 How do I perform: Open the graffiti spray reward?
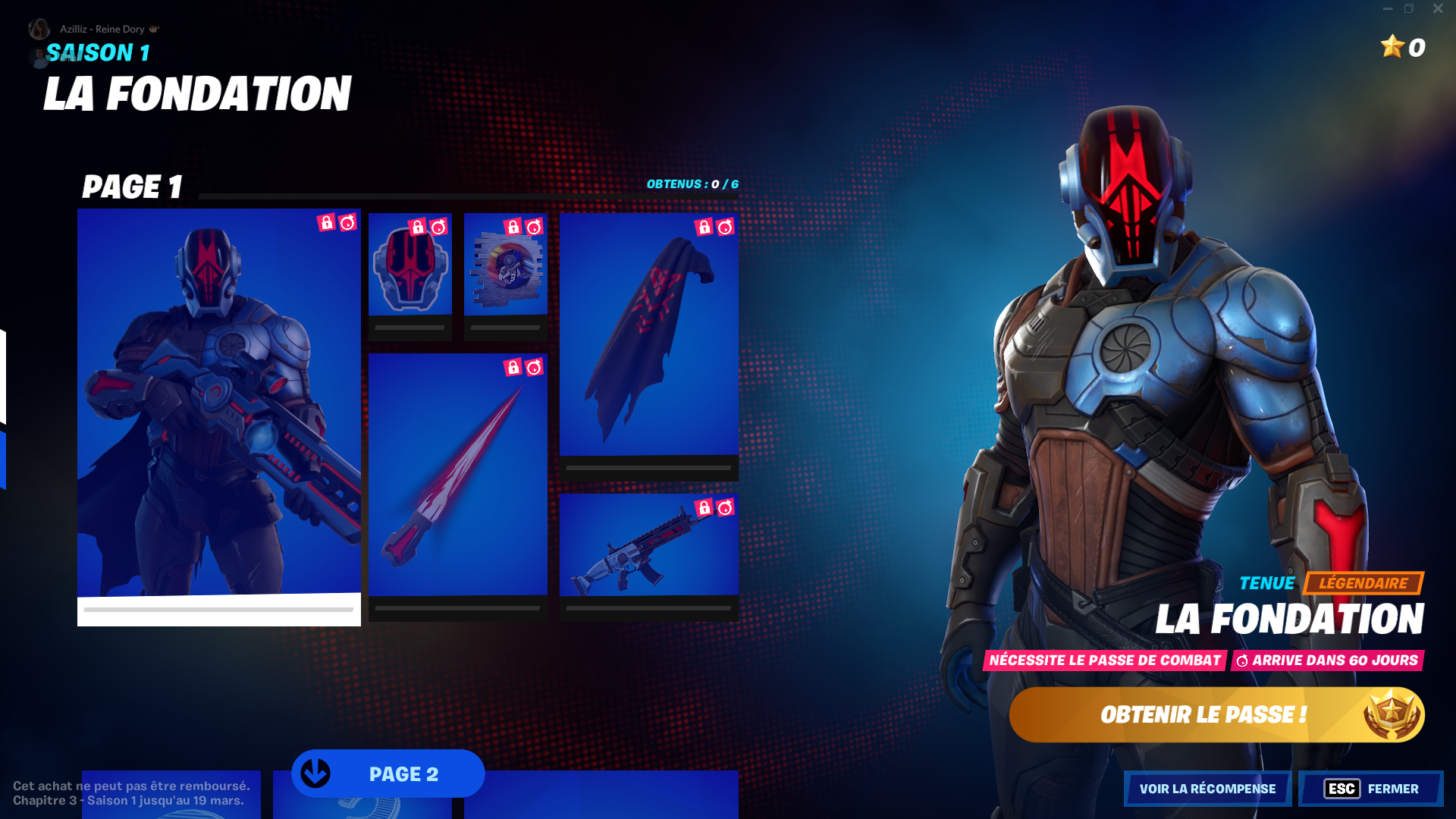pos(504,273)
